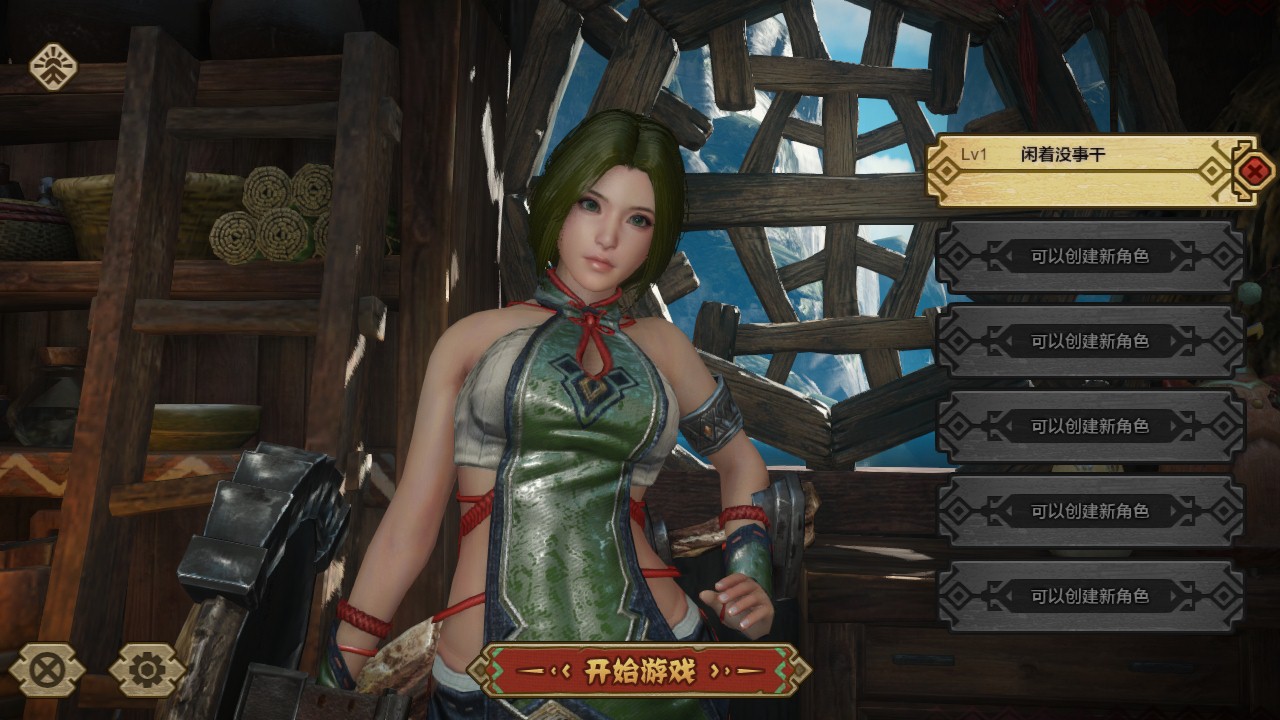Image resolution: width=1280 pixels, height=720 pixels.
Task: Delete character with the red X button
Action: pos(1253,171)
